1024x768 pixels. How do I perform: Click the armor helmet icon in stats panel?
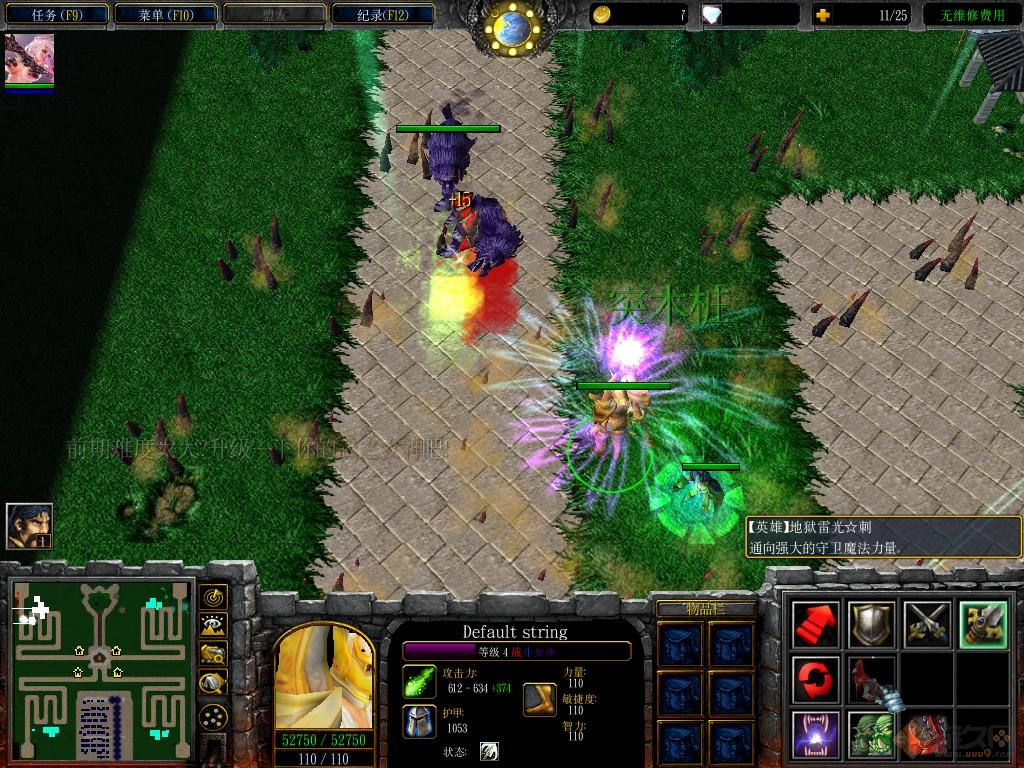(420, 721)
